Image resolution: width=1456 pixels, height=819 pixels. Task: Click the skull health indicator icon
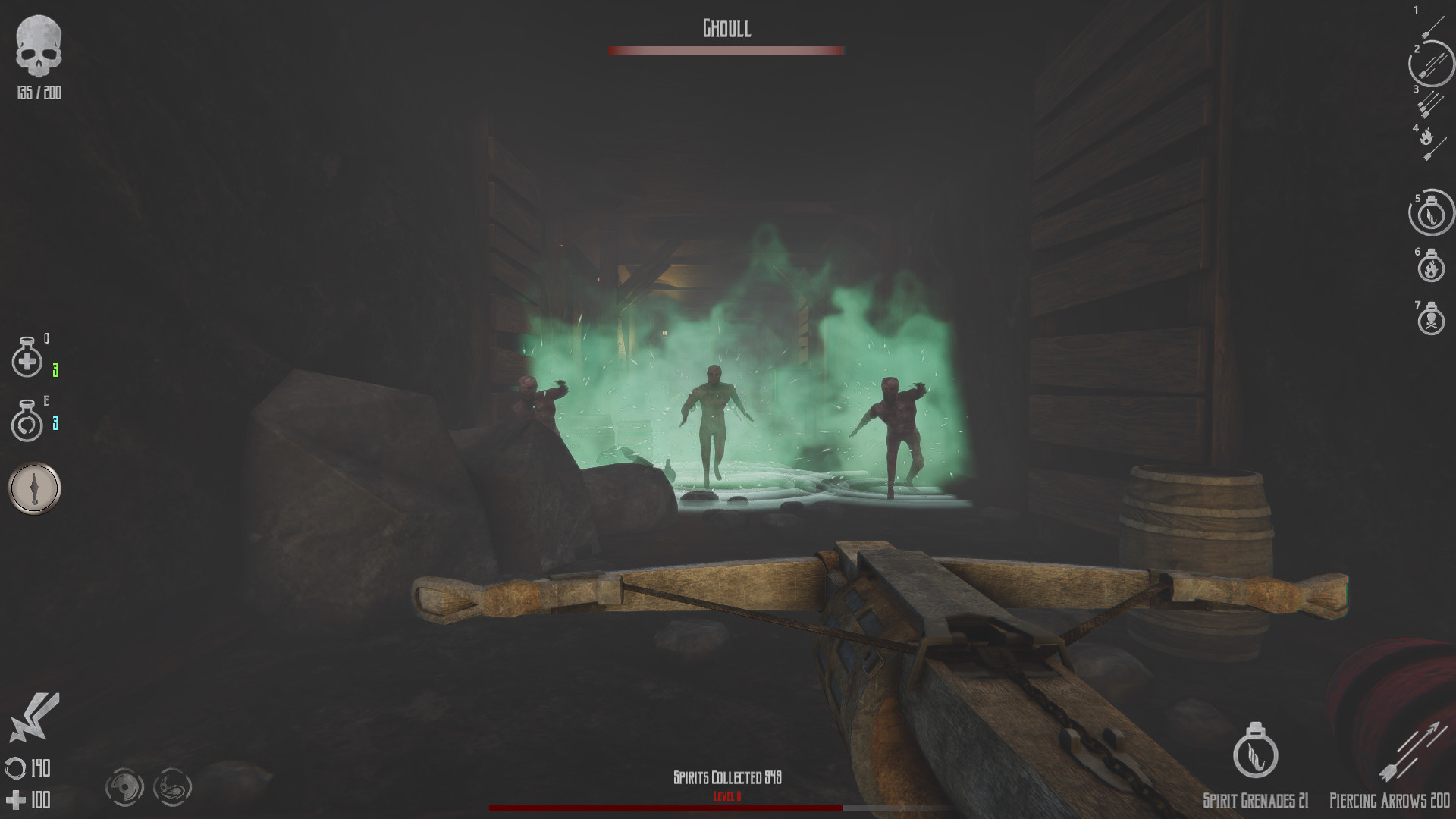click(39, 47)
